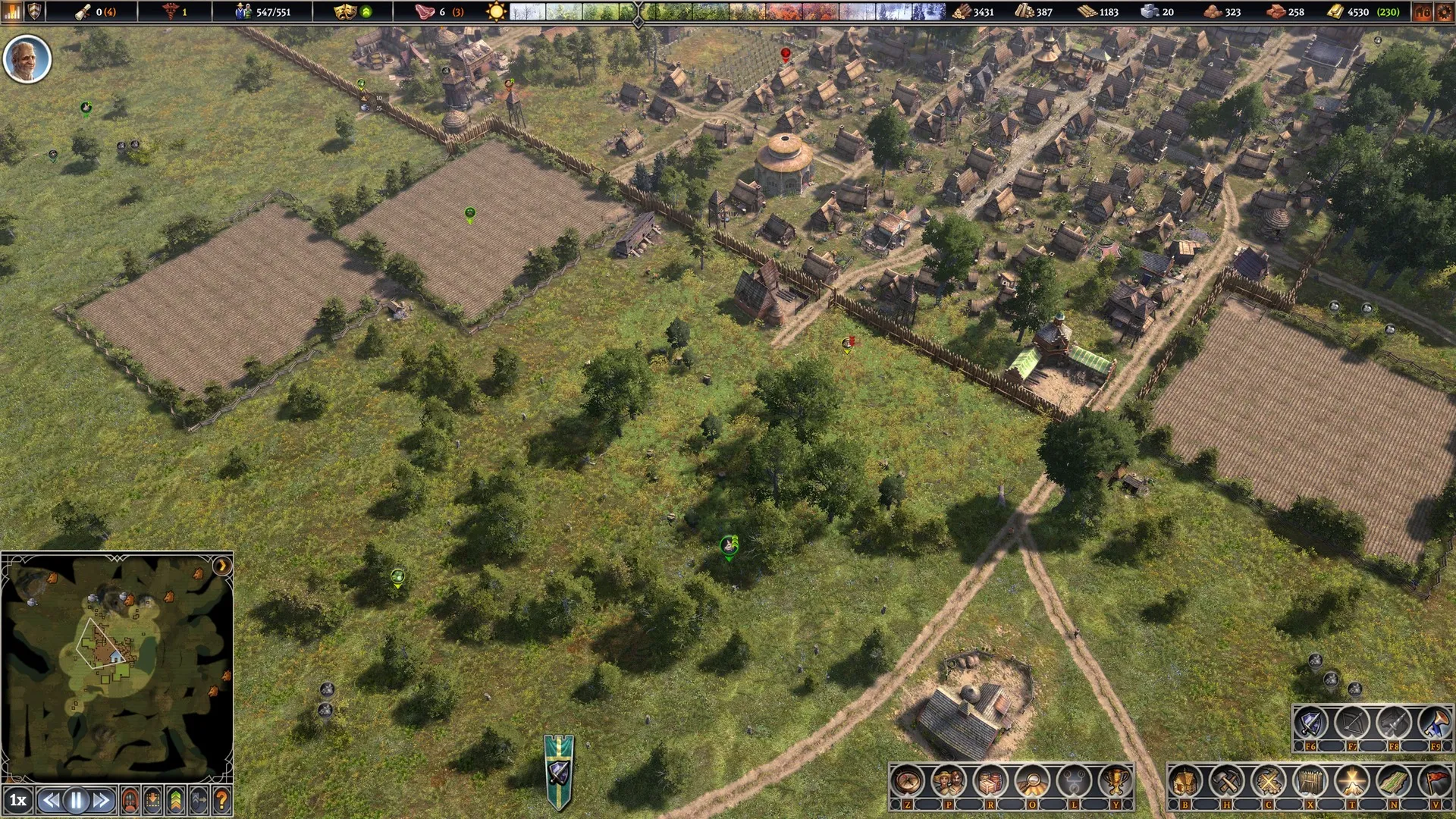Click the minimap to move the camera
The height and width of the screenshot is (819, 1456).
(x=114, y=660)
